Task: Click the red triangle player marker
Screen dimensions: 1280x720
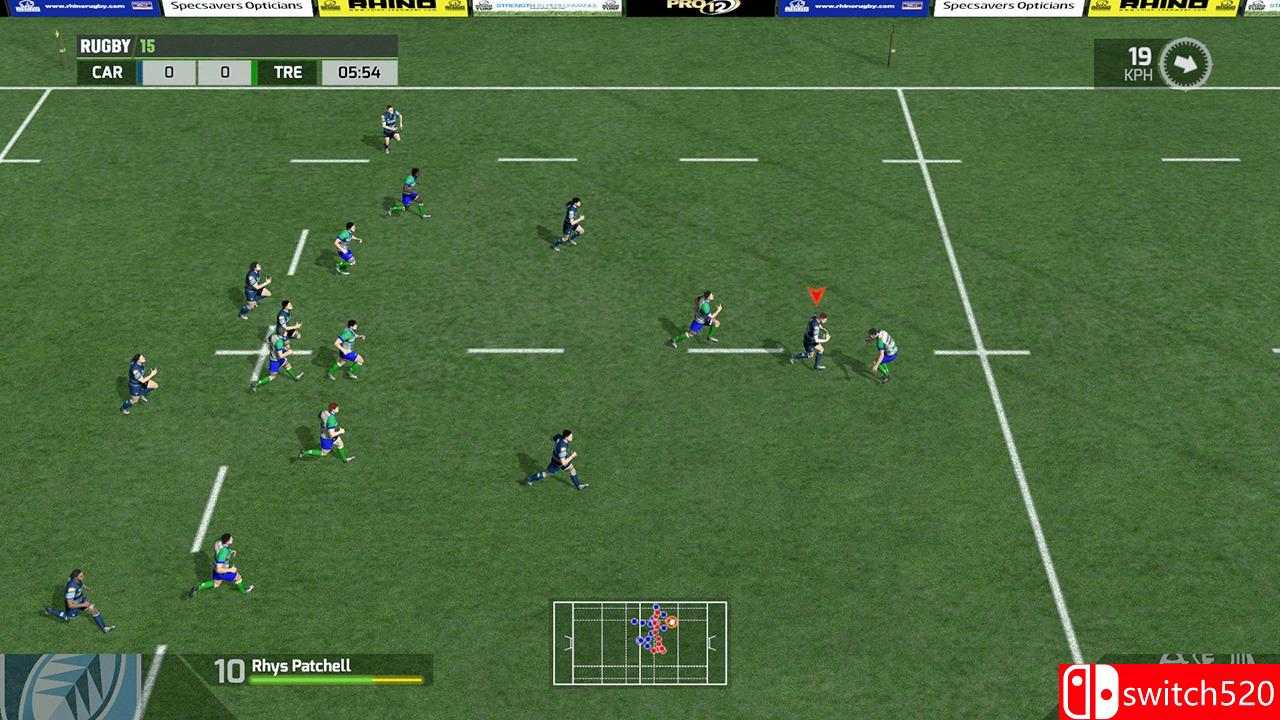Action: tap(814, 295)
